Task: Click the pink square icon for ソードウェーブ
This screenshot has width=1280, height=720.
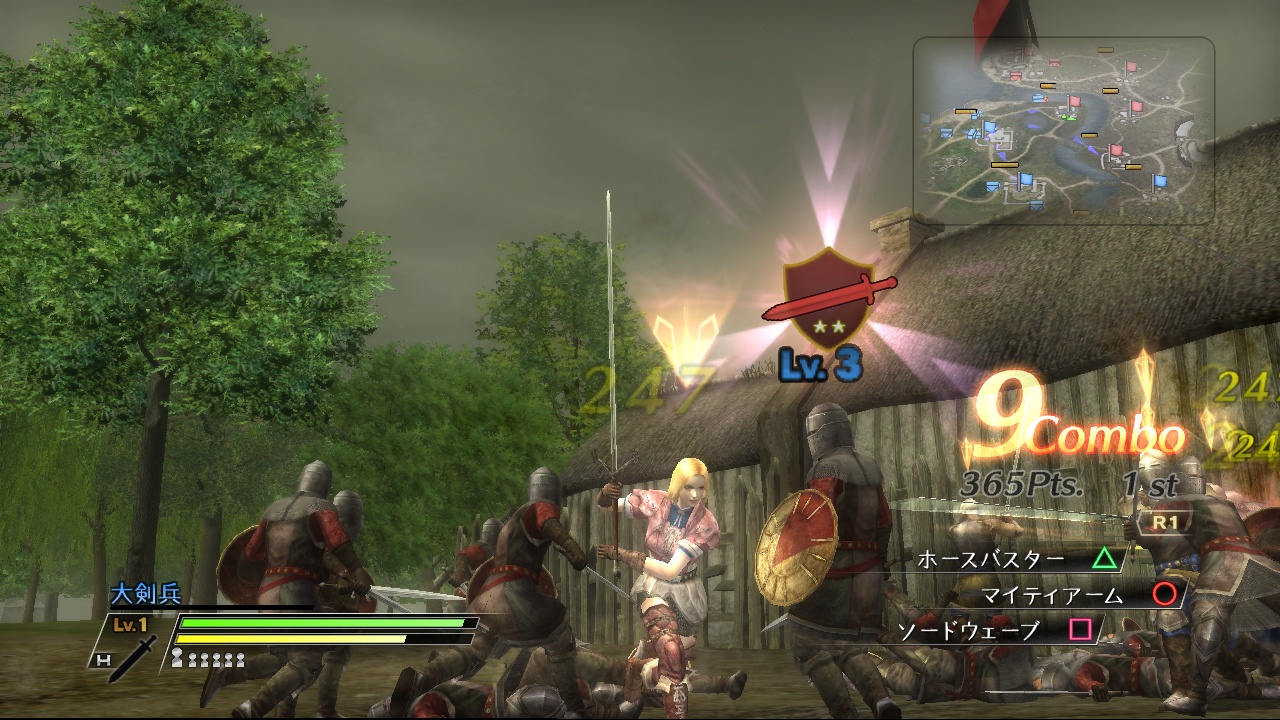Action: [x=1079, y=628]
